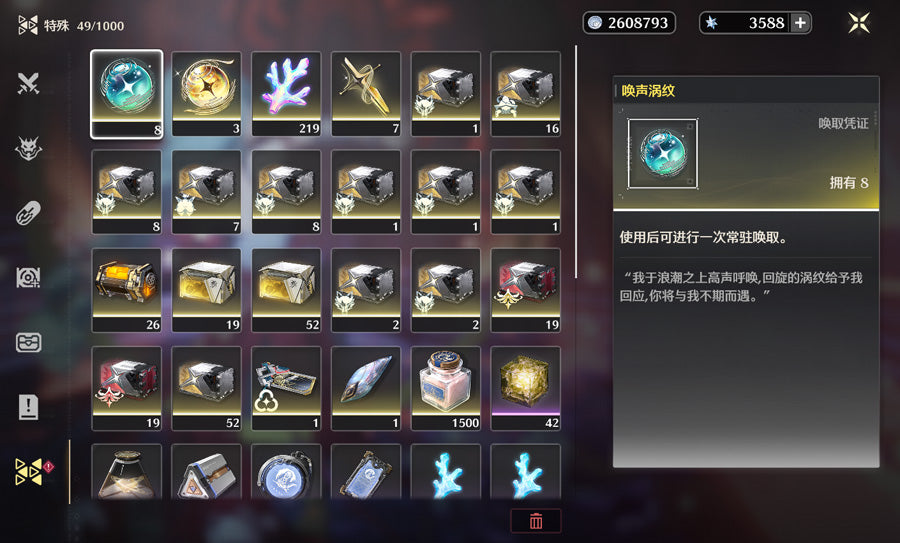900x543 pixels.
Task: Switch to the crossed swords weapons tab
Action: [28, 84]
